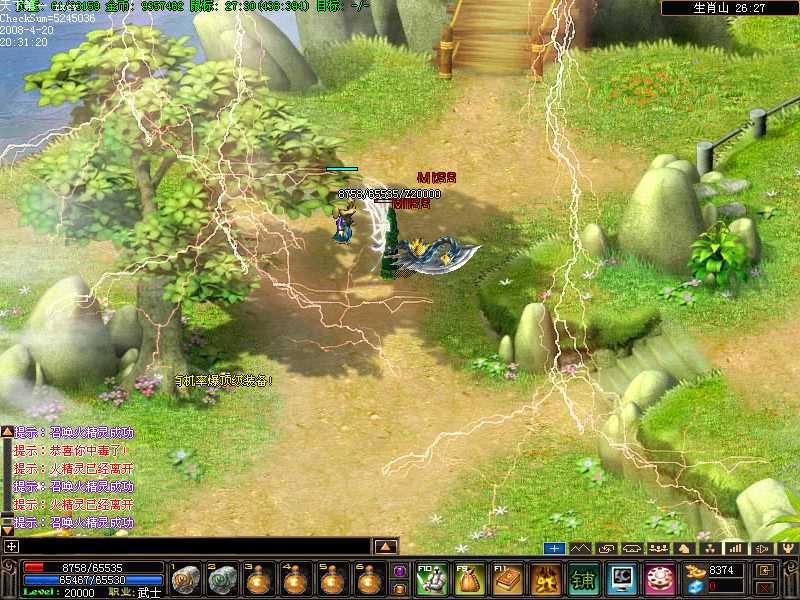Open the group members icon in toolbar
The width and height of the screenshot is (800, 600).
[x=659, y=548]
